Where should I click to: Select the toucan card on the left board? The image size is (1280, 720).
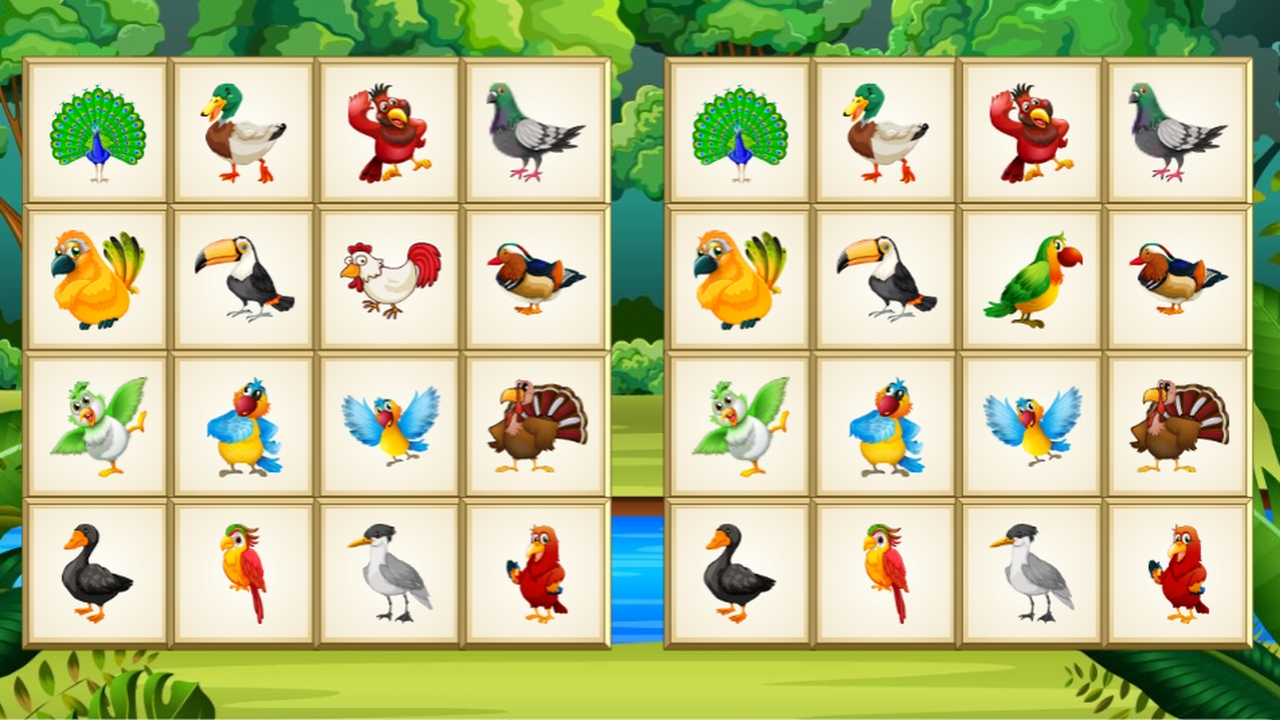(x=242, y=275)
